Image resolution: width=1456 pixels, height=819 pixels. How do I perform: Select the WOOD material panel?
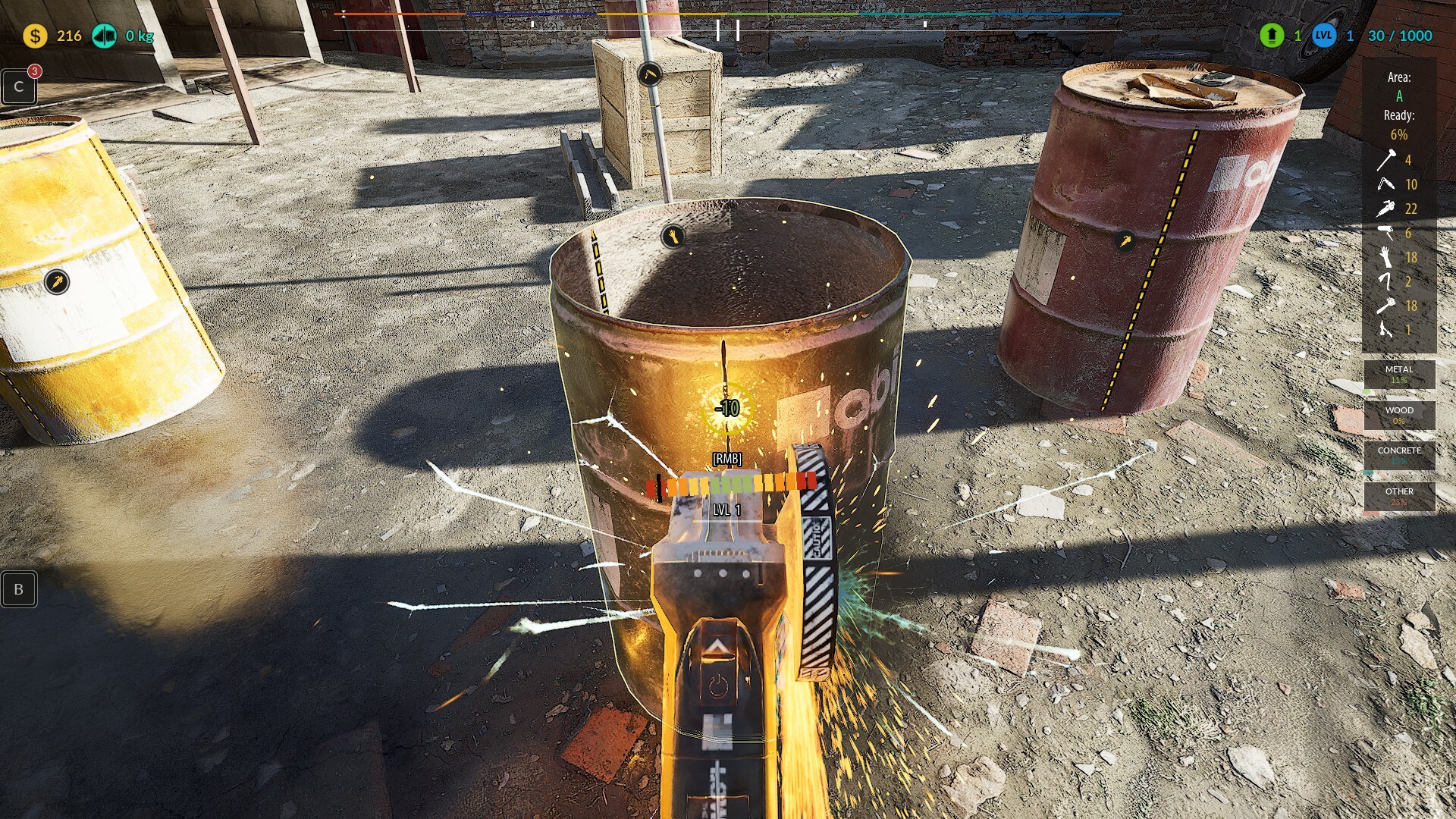(x=1399, y=415)
